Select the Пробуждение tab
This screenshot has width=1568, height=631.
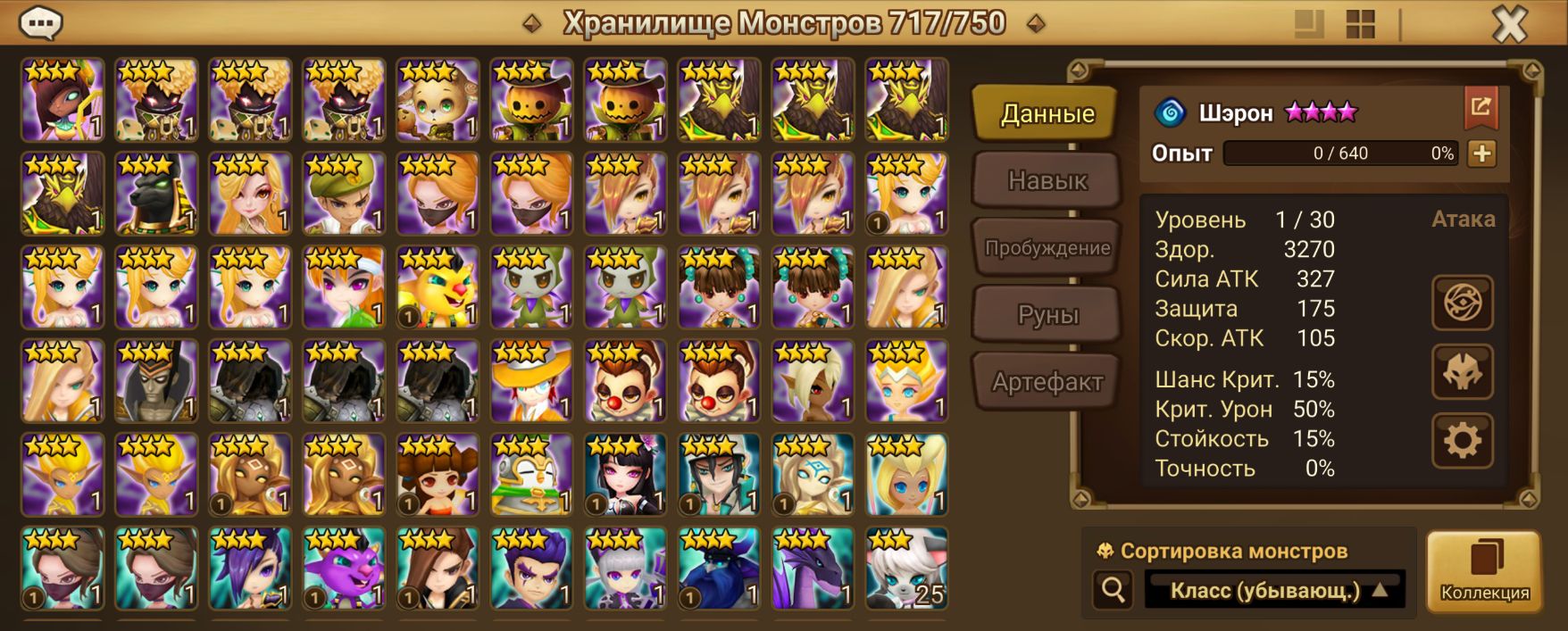(x=1047, y=247)
